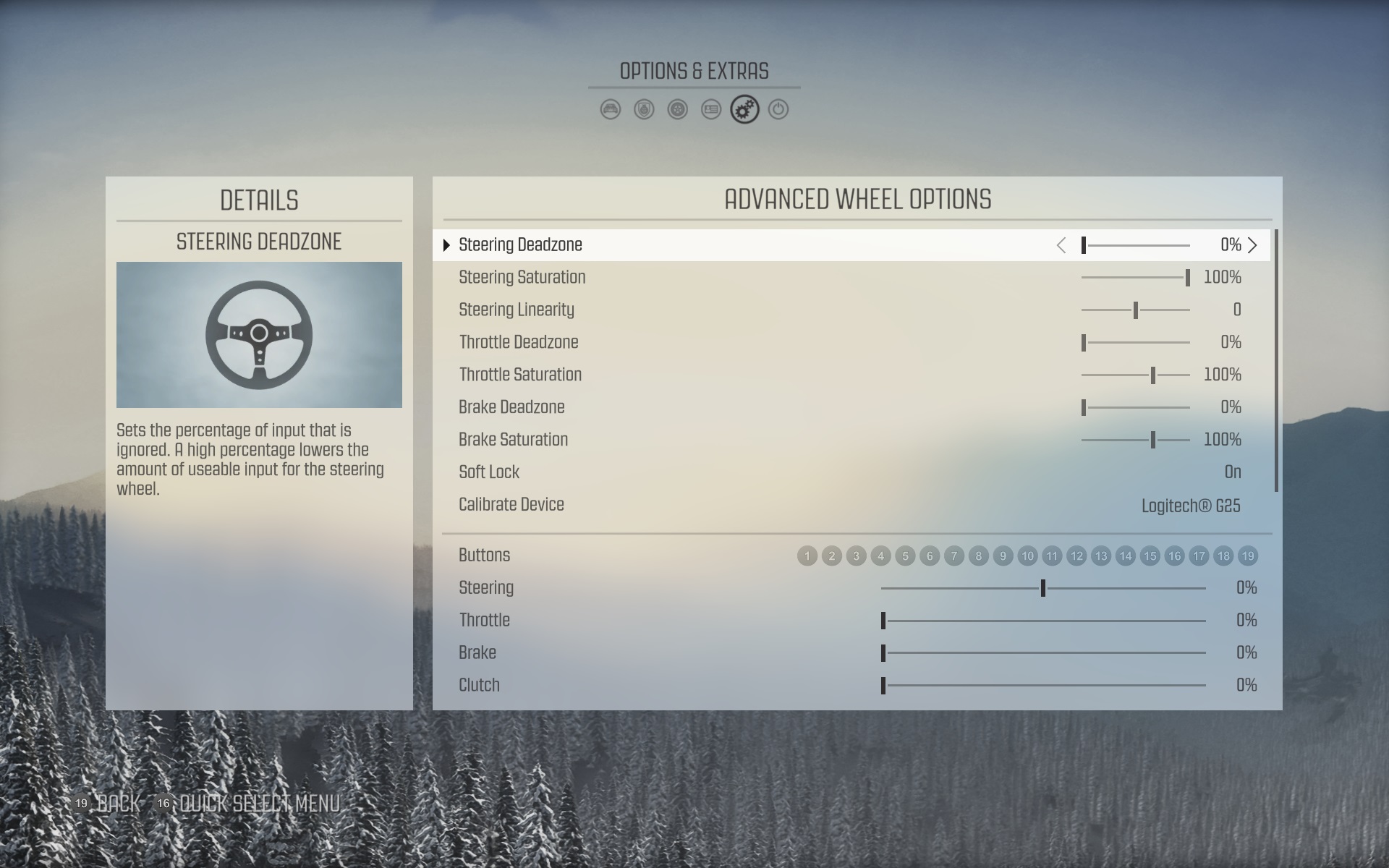Select the gears options tab
The image size is (1389, 868).
744,110
